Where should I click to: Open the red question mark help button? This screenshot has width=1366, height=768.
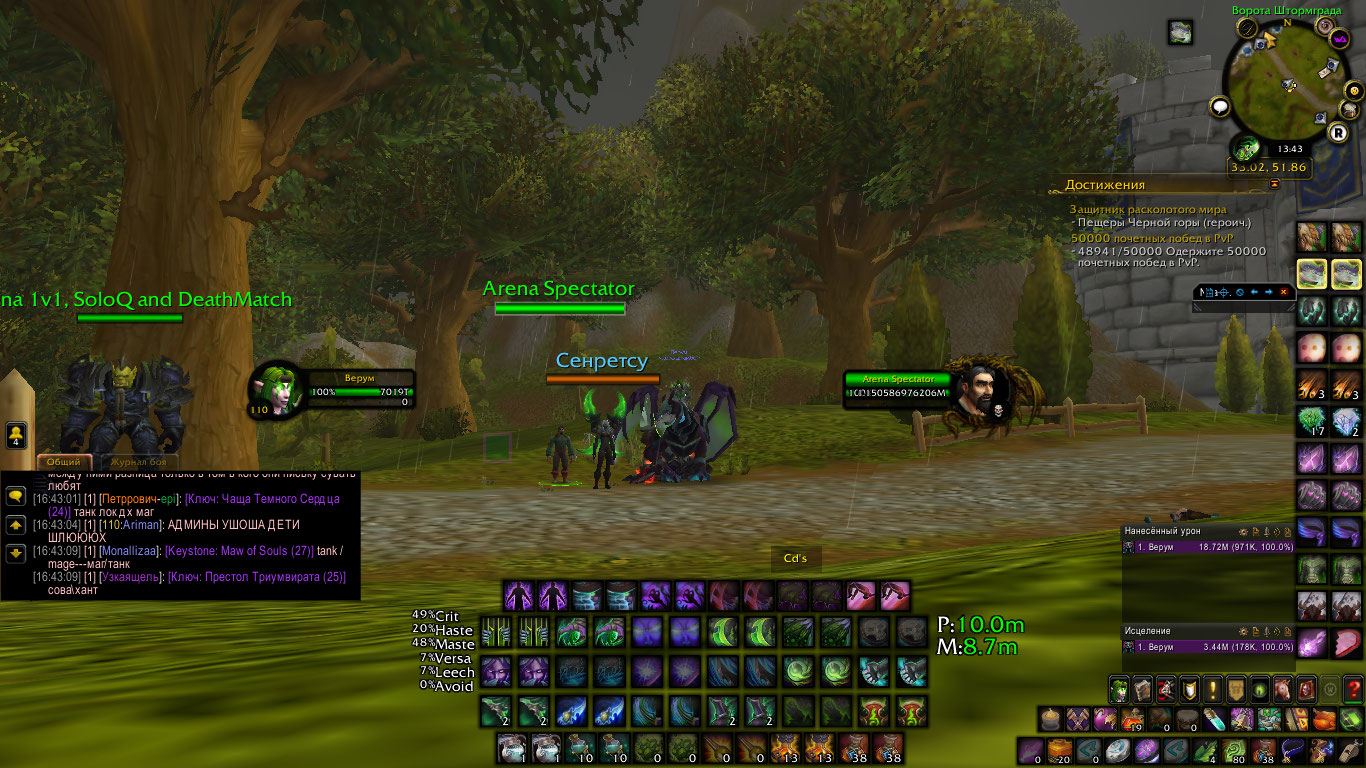click(1352, 689)
